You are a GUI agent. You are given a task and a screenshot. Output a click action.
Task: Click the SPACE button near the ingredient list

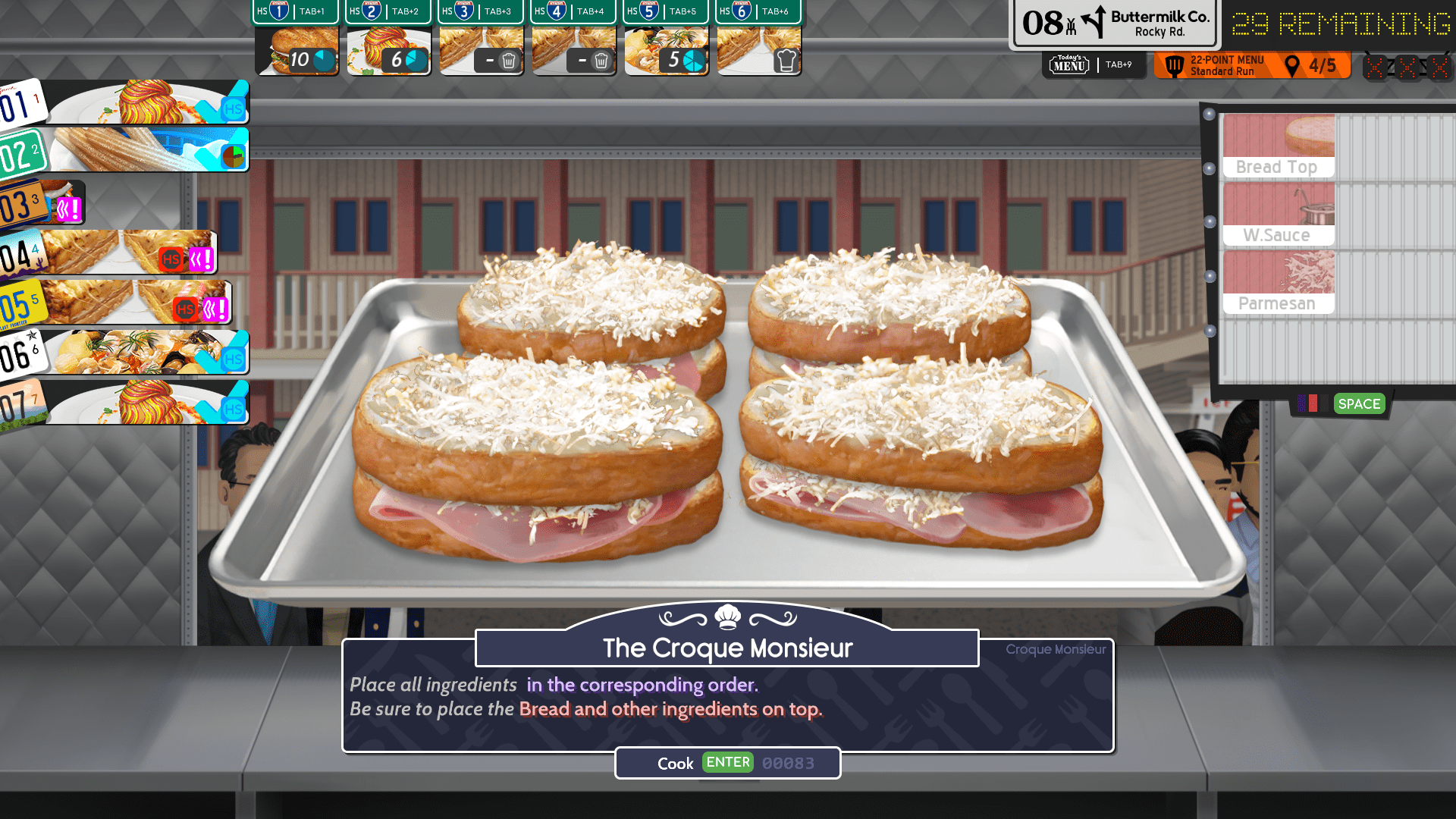1358,404
